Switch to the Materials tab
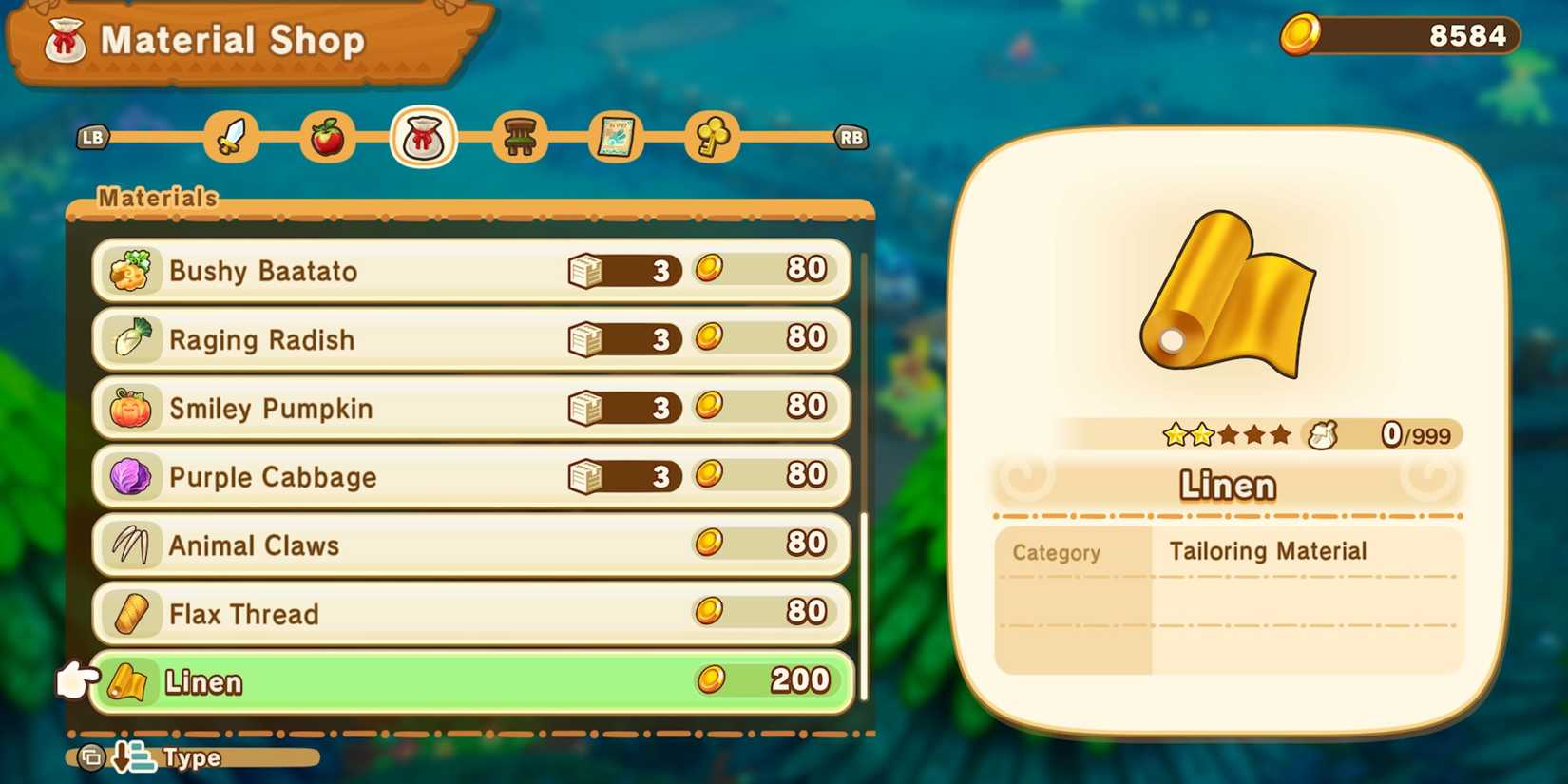This screenshot has height=784, width=1568. [158, 198]
